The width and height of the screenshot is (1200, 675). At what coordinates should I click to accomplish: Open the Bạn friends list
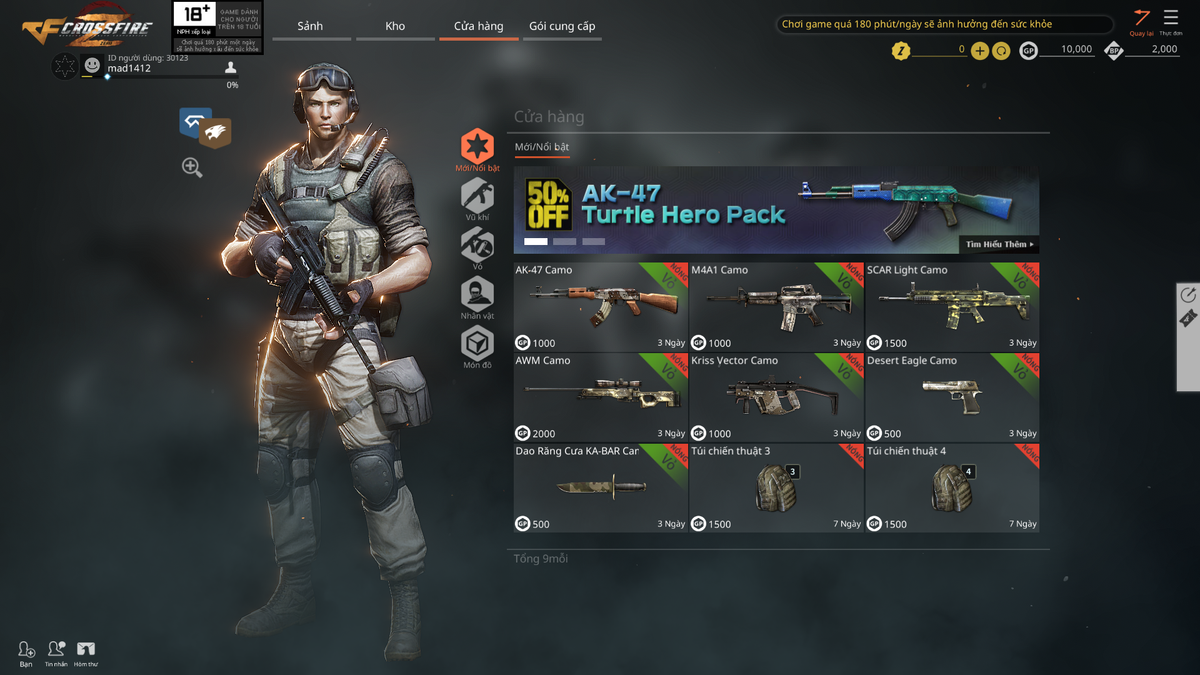pos(26,653)
